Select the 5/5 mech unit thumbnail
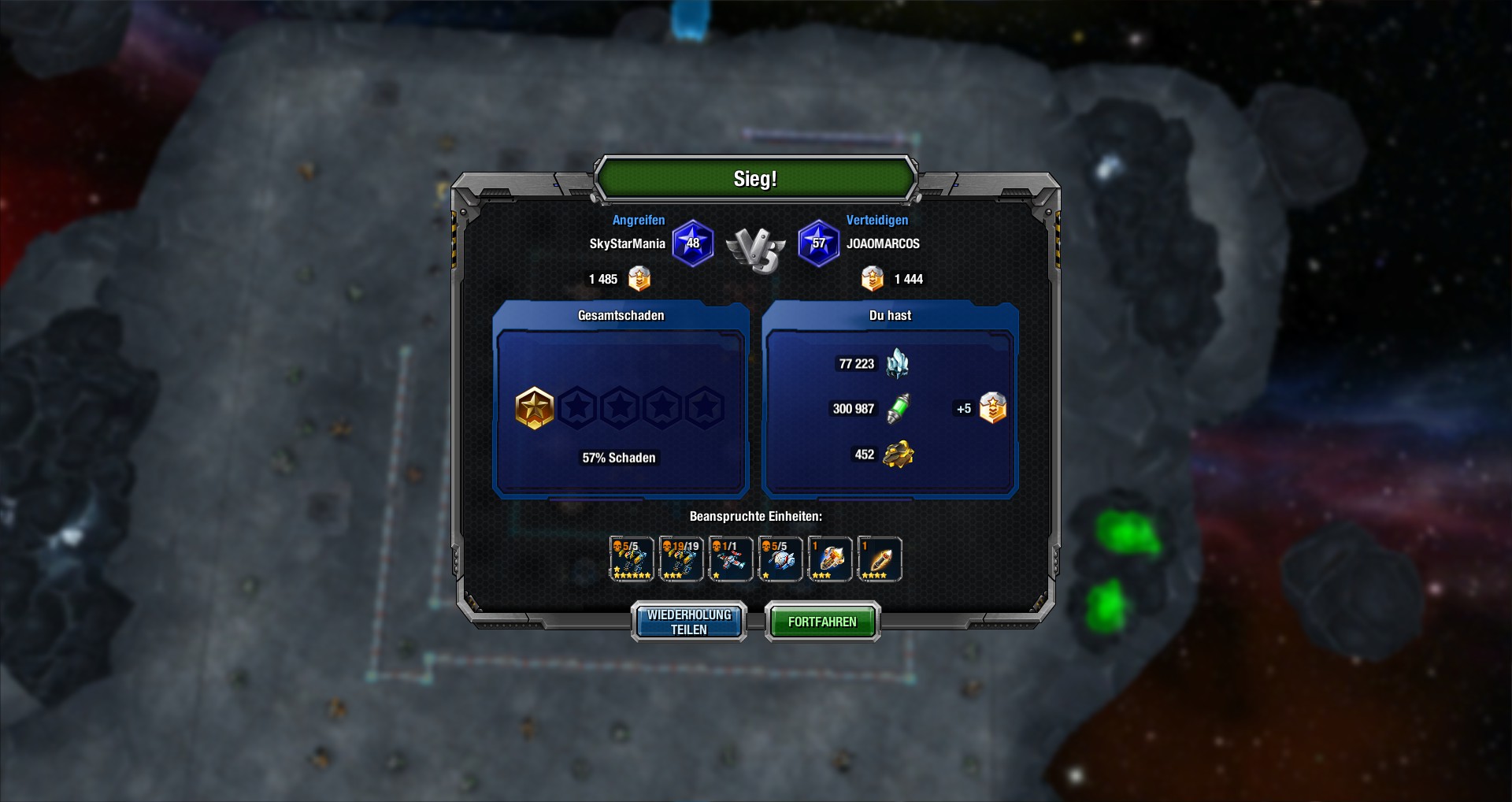Image resolution: width=1512 pixels, height=802 pixels. pos(631,559)
